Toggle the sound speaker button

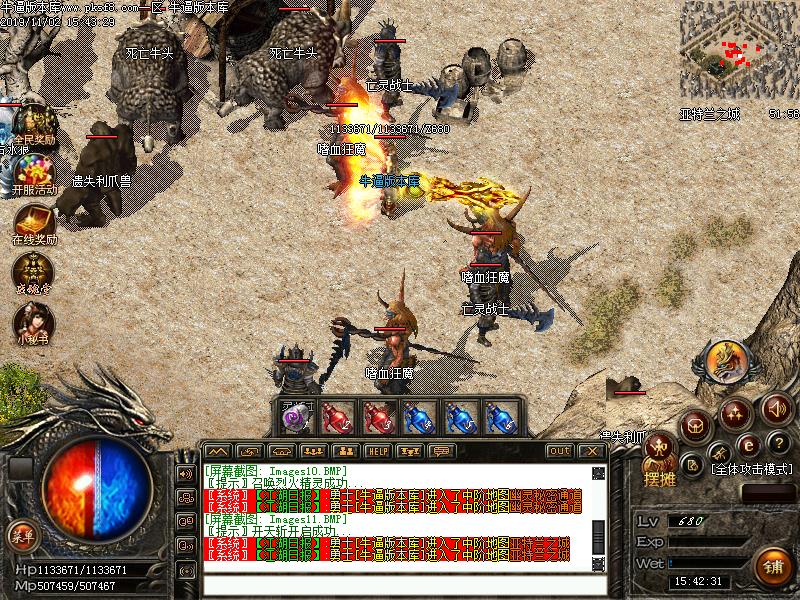pos(776,408)
